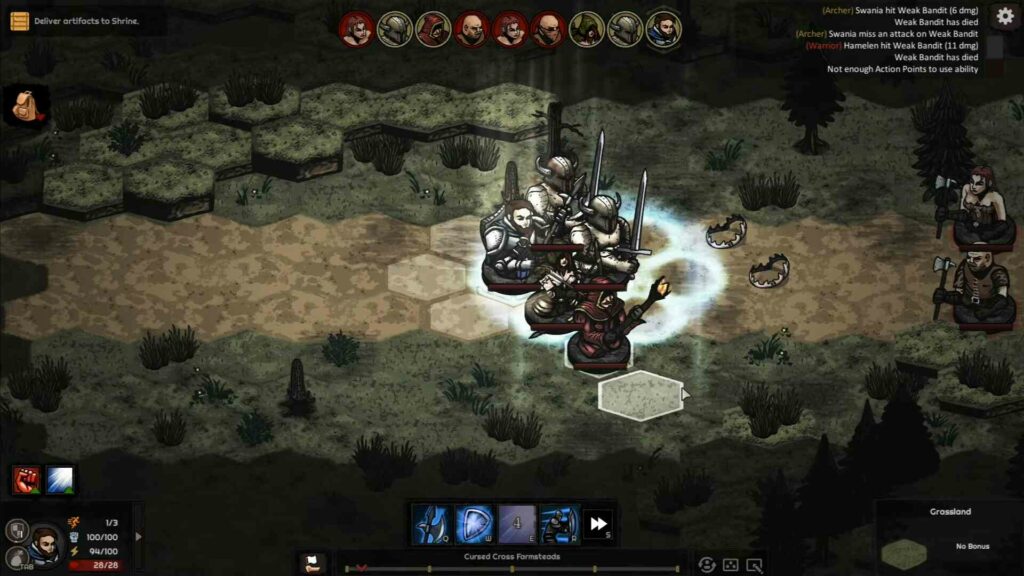Open the quest journal icon

tap(19, 20)
